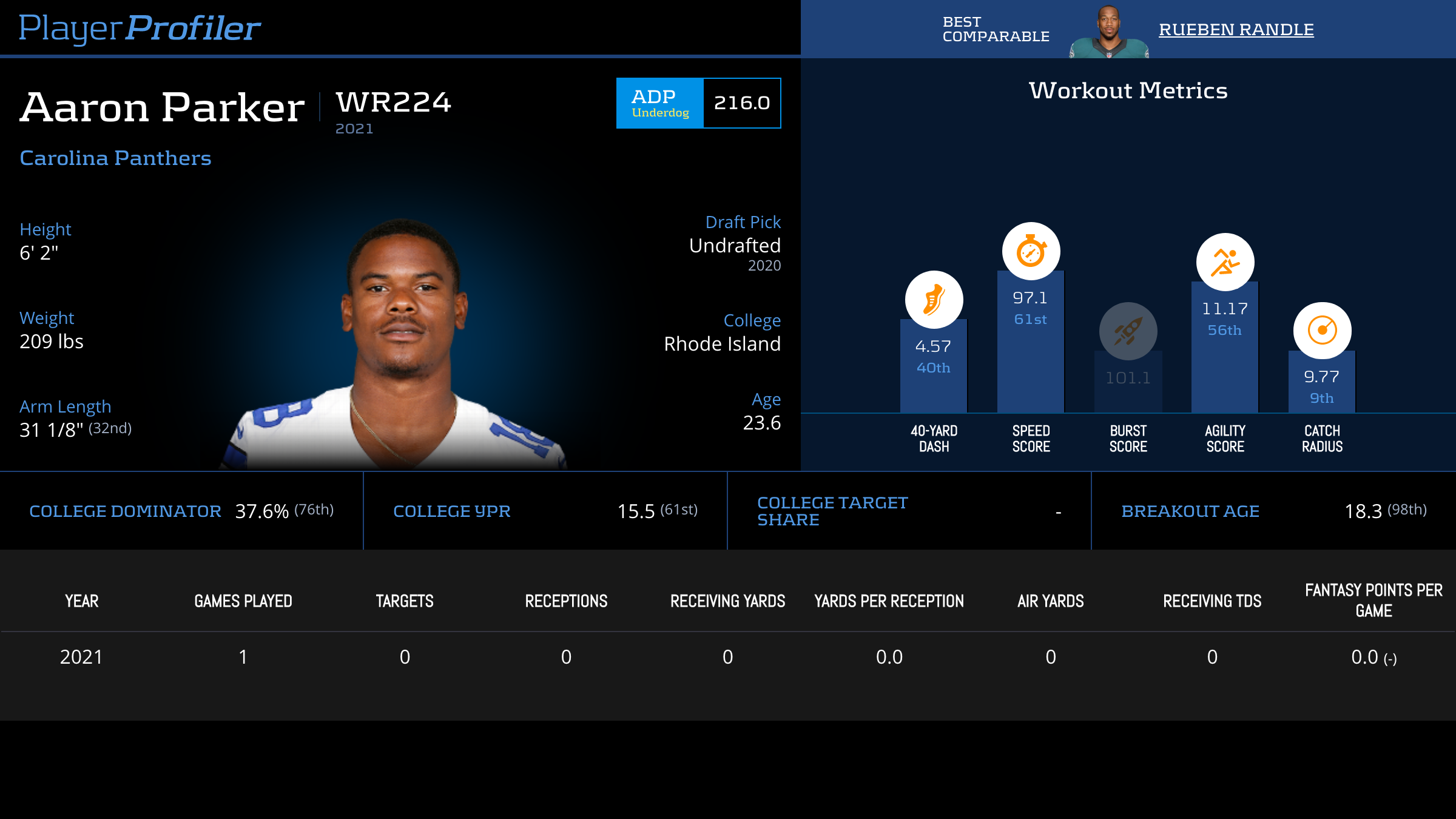The image size is (1456, 819).
Task: Click the Carolina Panthers team name
Action: tap(115, 158)
